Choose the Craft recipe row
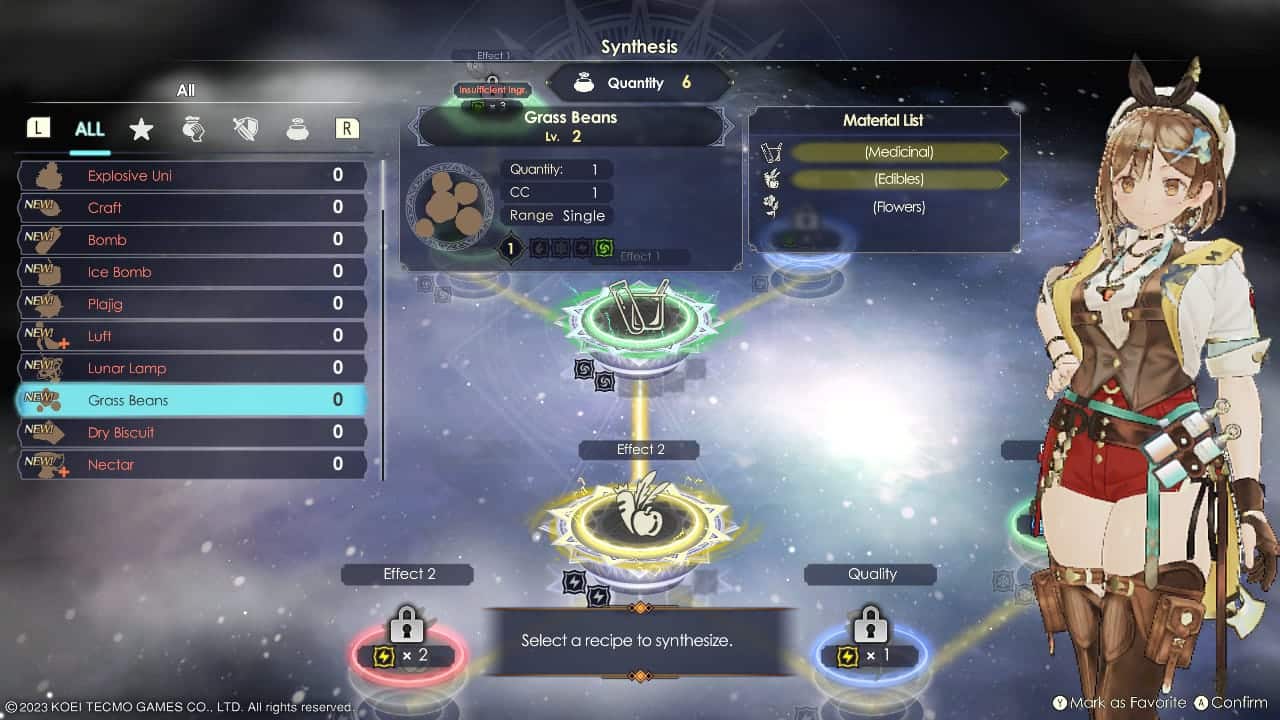The width and height of the screenshot is (1280, 720). point(192,208)
